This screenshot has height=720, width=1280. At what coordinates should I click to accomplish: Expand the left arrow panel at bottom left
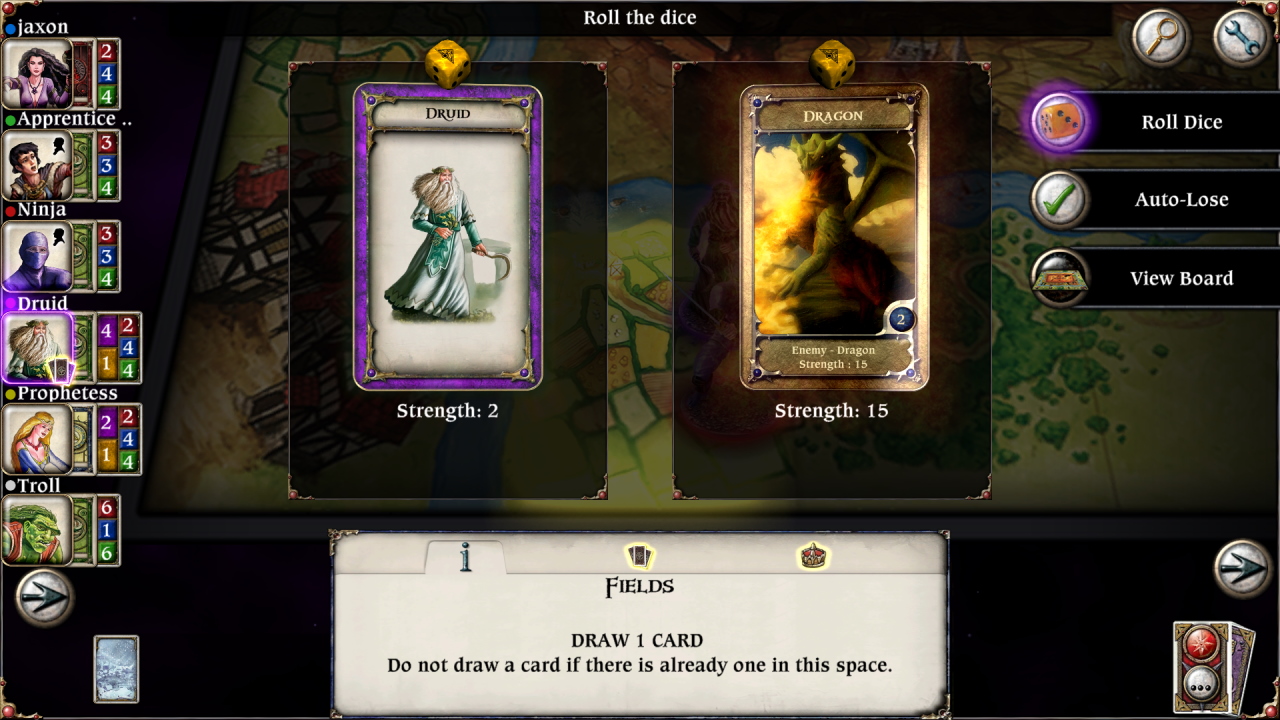click(x=42, y=597)
